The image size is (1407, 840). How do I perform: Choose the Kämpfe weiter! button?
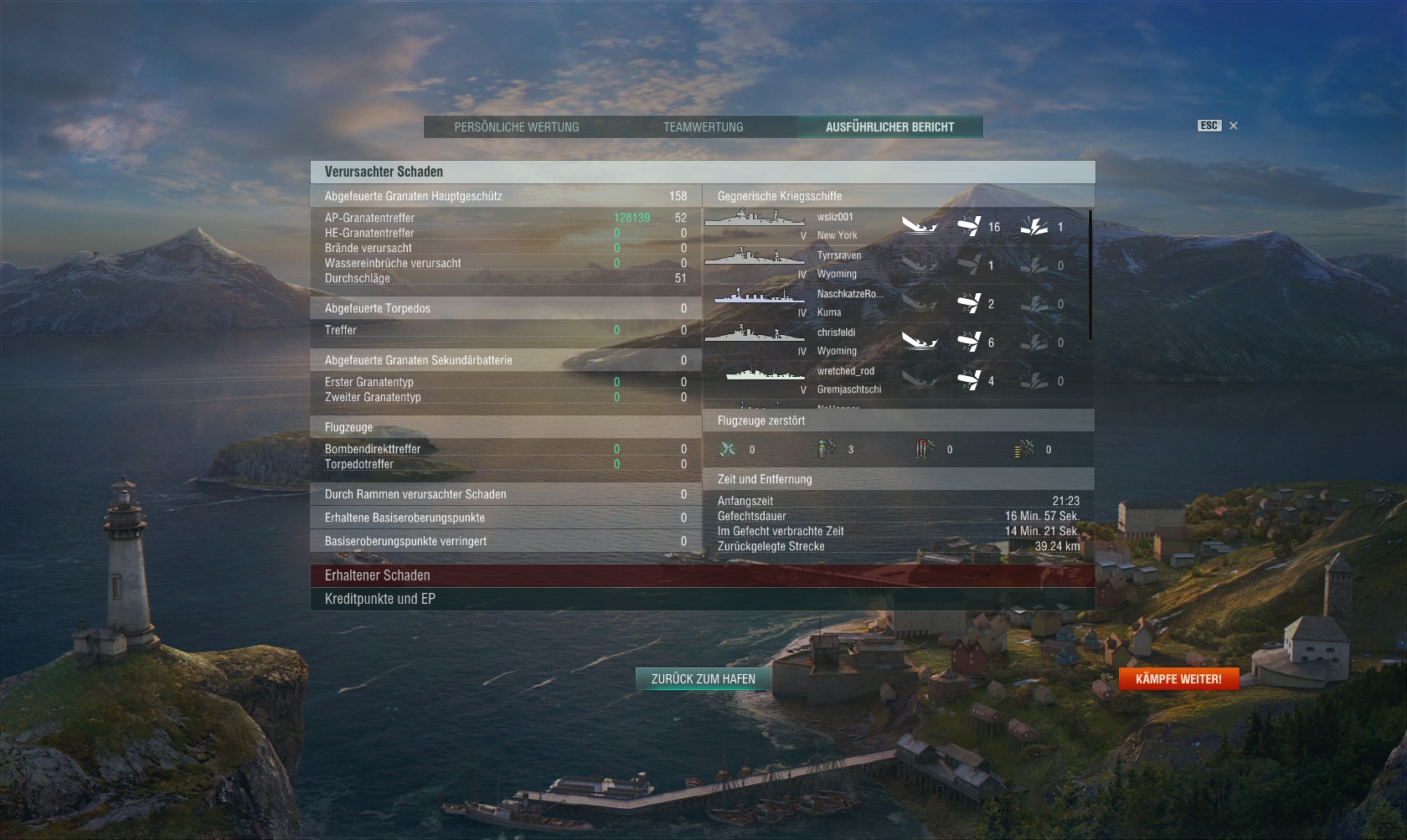point(1178,679)
